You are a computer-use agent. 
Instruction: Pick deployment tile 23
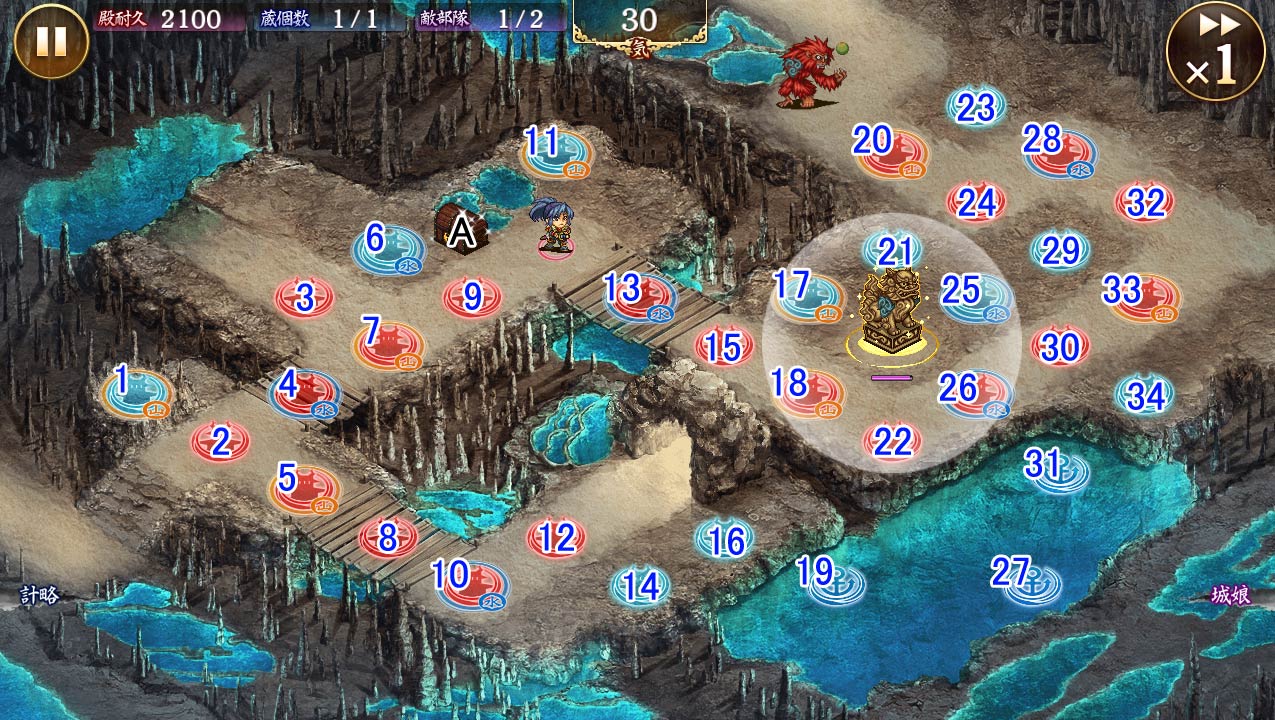pos(976,108)
